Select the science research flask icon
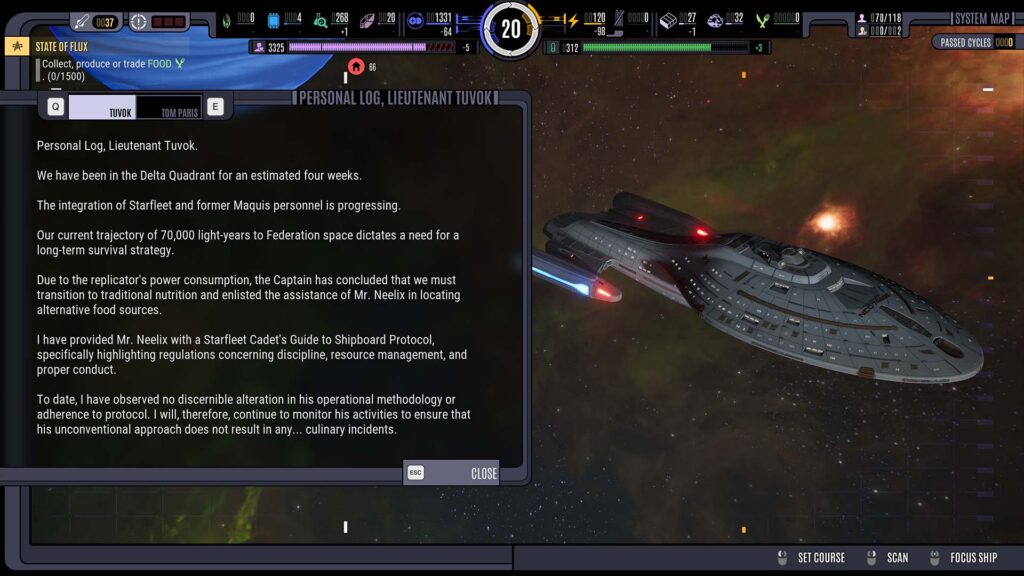Image resolution: width=1024 pixels, height=576 pixels. pyautogui.click(x=320, y=20)
